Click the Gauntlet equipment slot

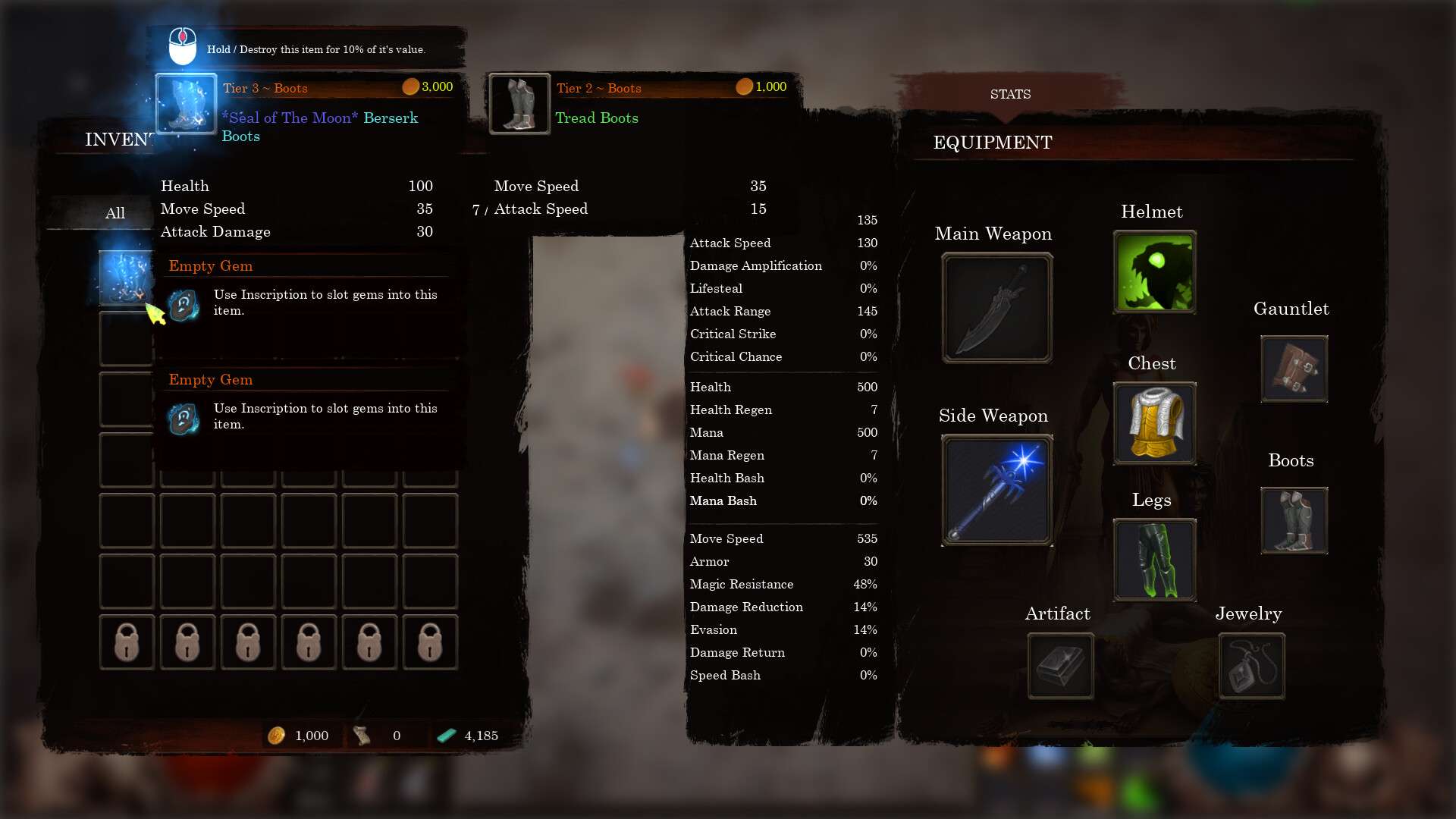point(1294,369)
